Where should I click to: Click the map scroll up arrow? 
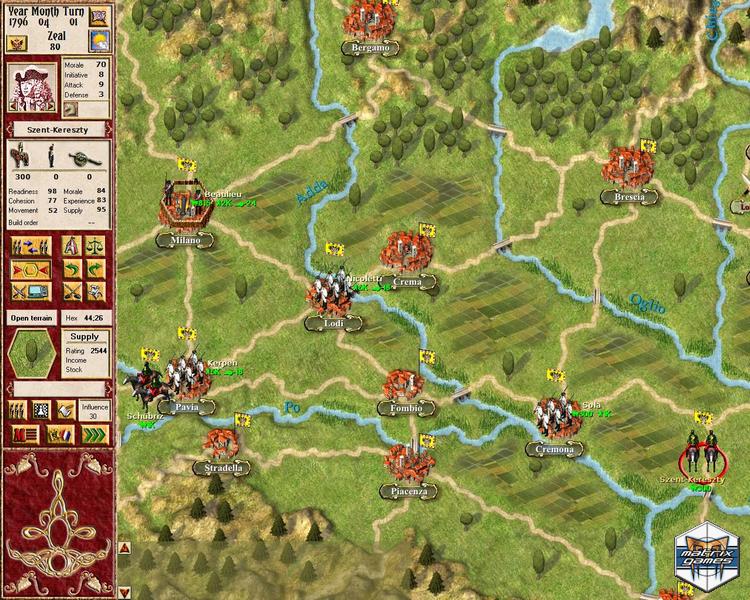pyautogui.click(x=124, y=547)
